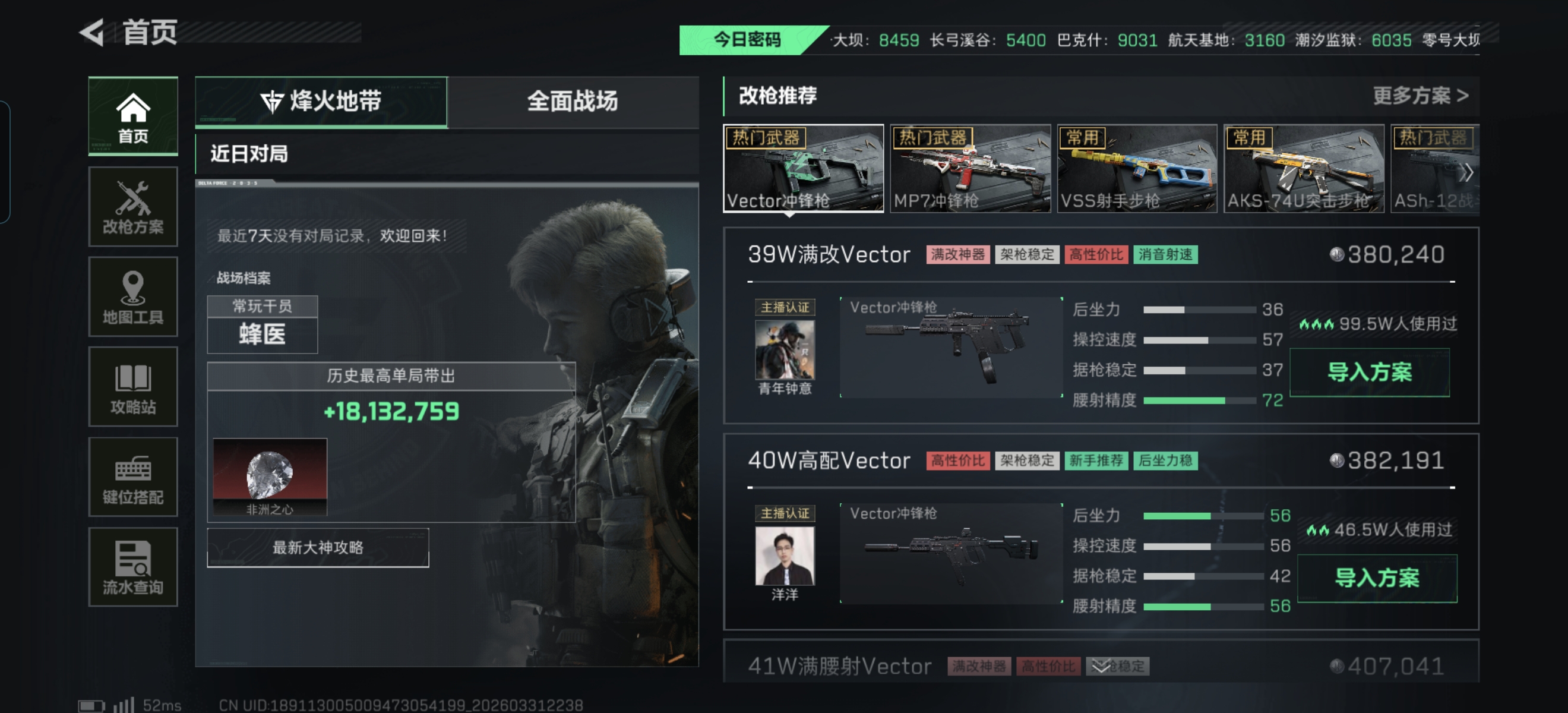This screenshot has height=713, width=1568.
Task: Expand the weapon list with right chevron
Action: (1467, 172)
